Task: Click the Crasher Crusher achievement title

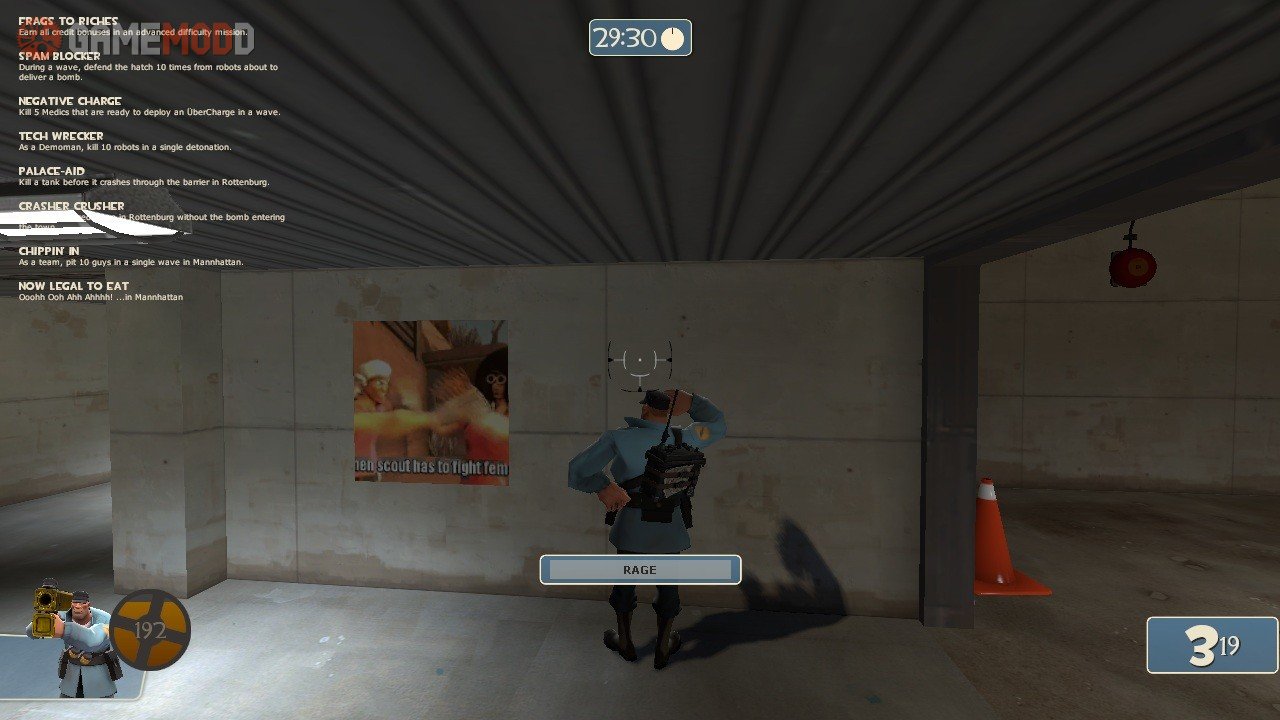Action: 71,206
